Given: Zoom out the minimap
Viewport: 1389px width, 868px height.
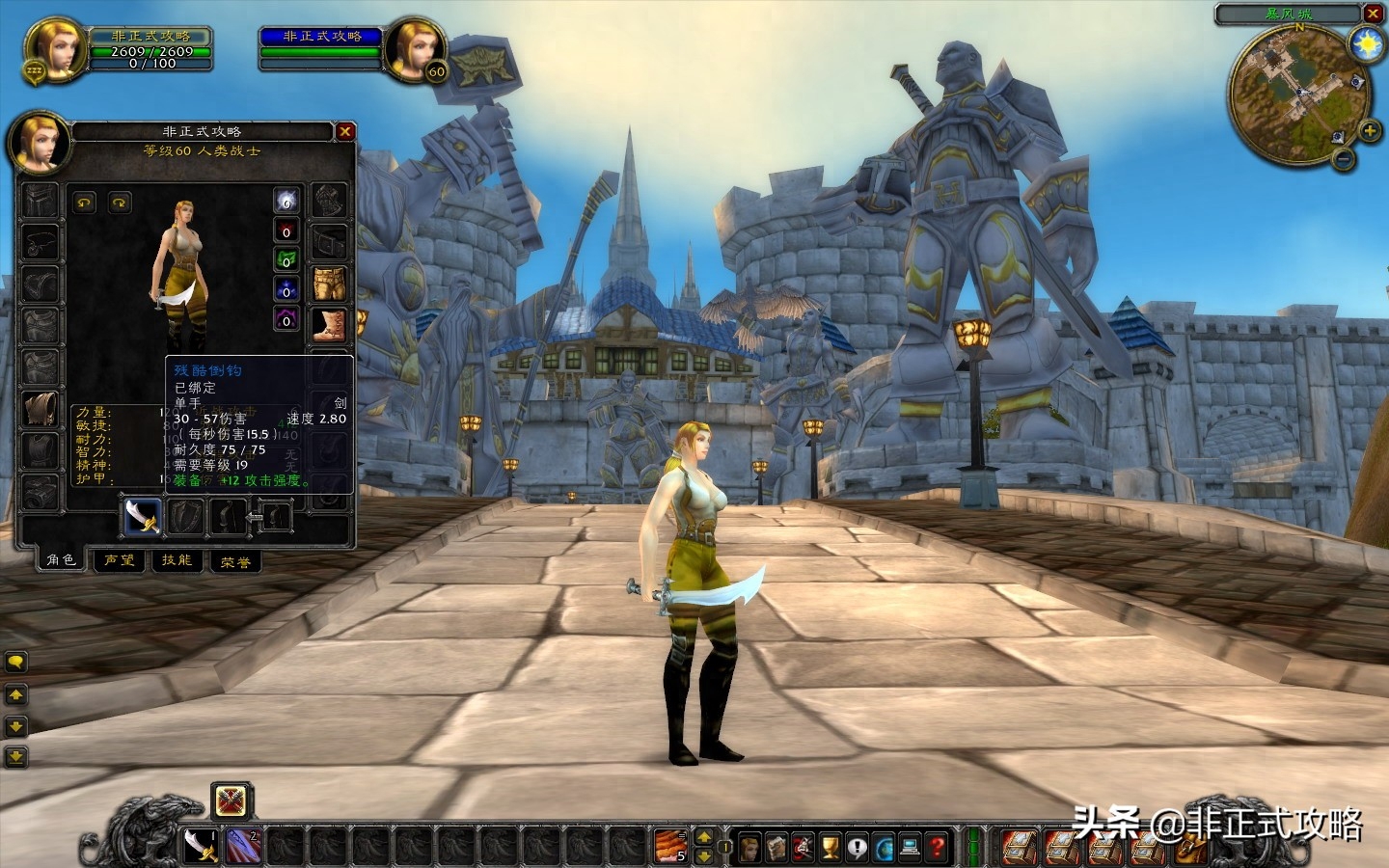Looking at the screenshot, I should click(x=1344, y=159).
